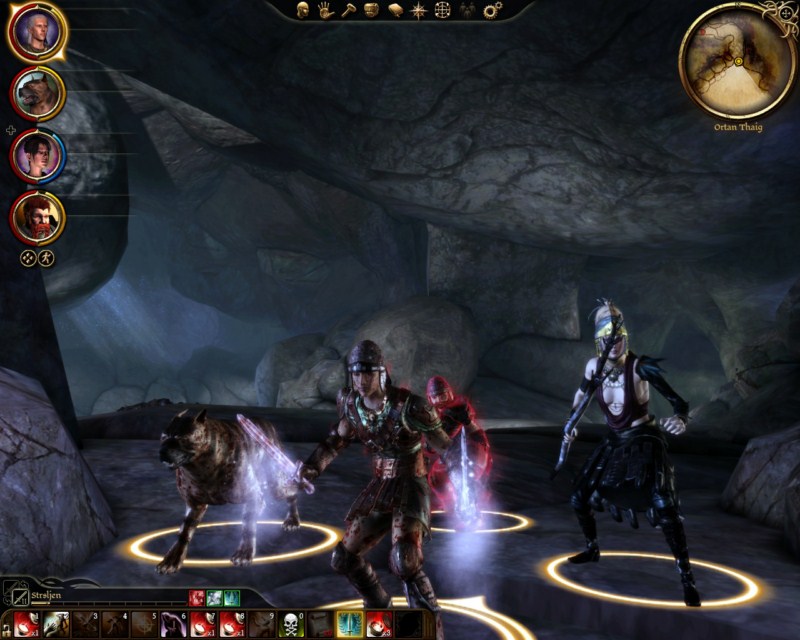Activate the skull ability in the quickbar

click(290, 624)
